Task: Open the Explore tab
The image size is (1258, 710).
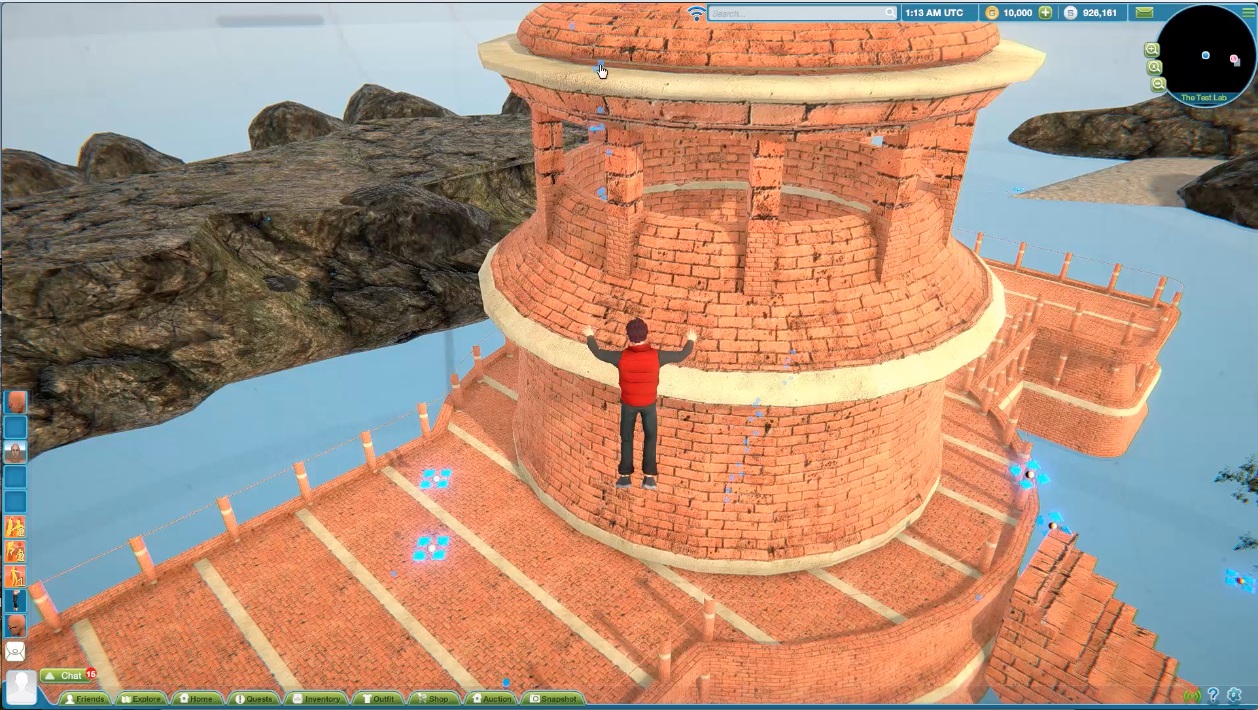Action: 141,699
